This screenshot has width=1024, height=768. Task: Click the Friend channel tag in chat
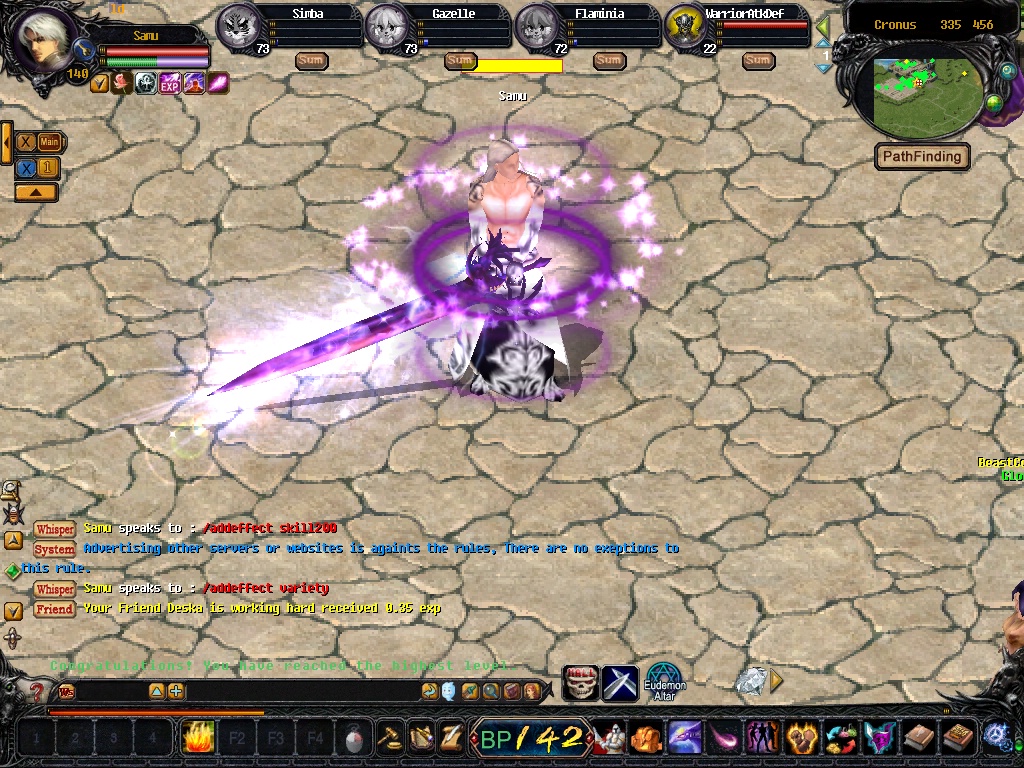[54, 608]
